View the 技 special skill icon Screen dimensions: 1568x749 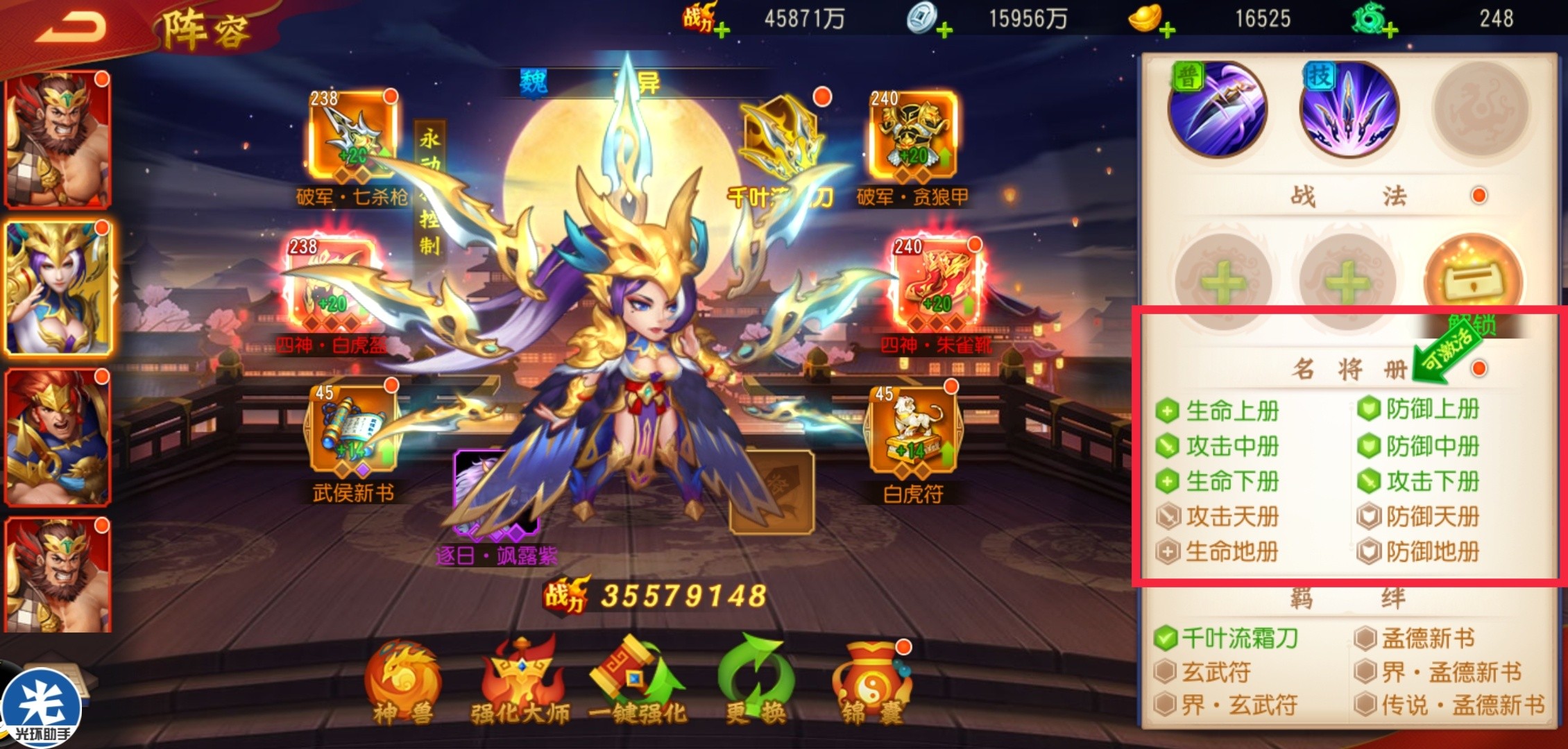point(1348,110)
